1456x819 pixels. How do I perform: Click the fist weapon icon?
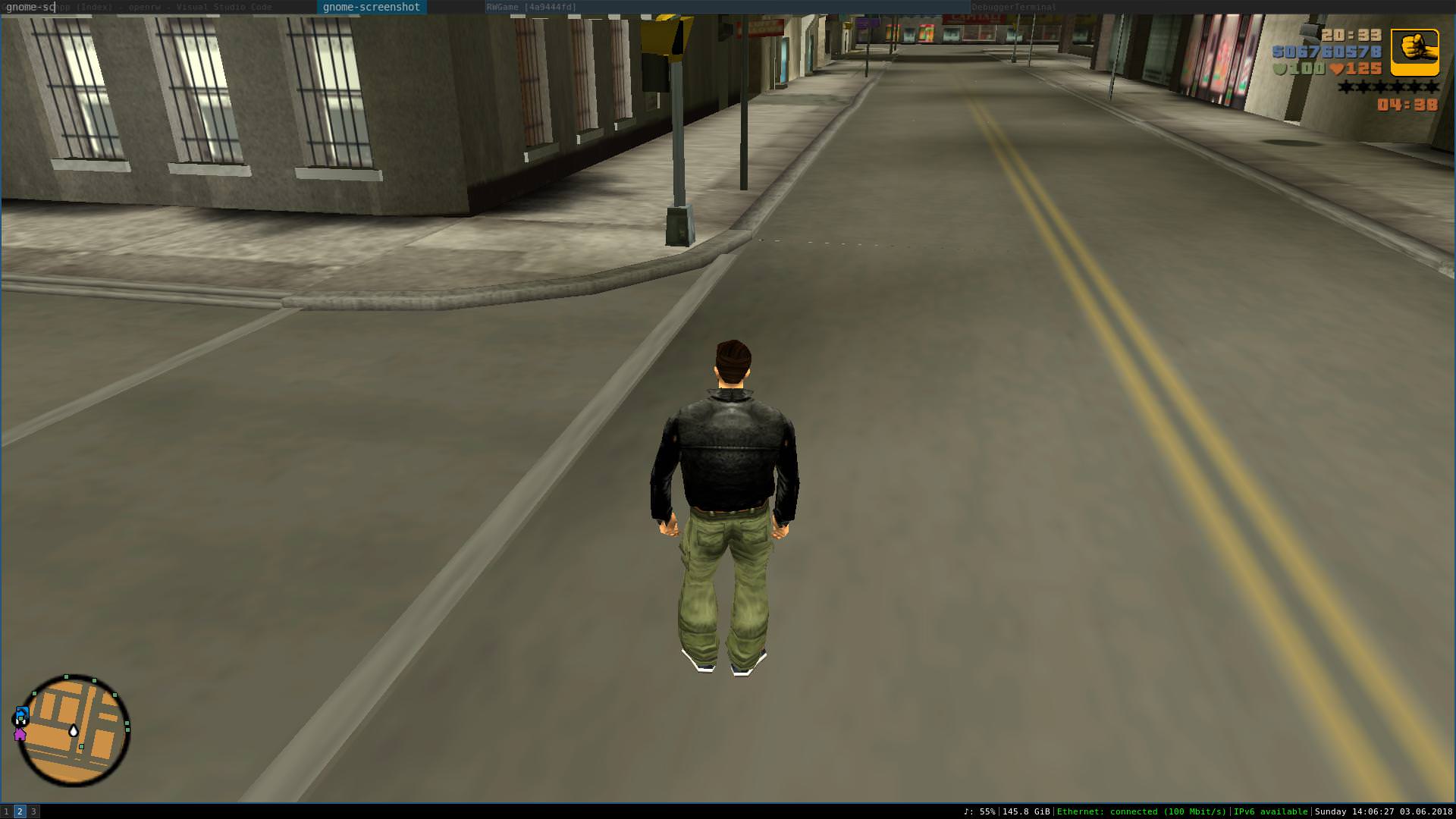[x=1414, y=52]
